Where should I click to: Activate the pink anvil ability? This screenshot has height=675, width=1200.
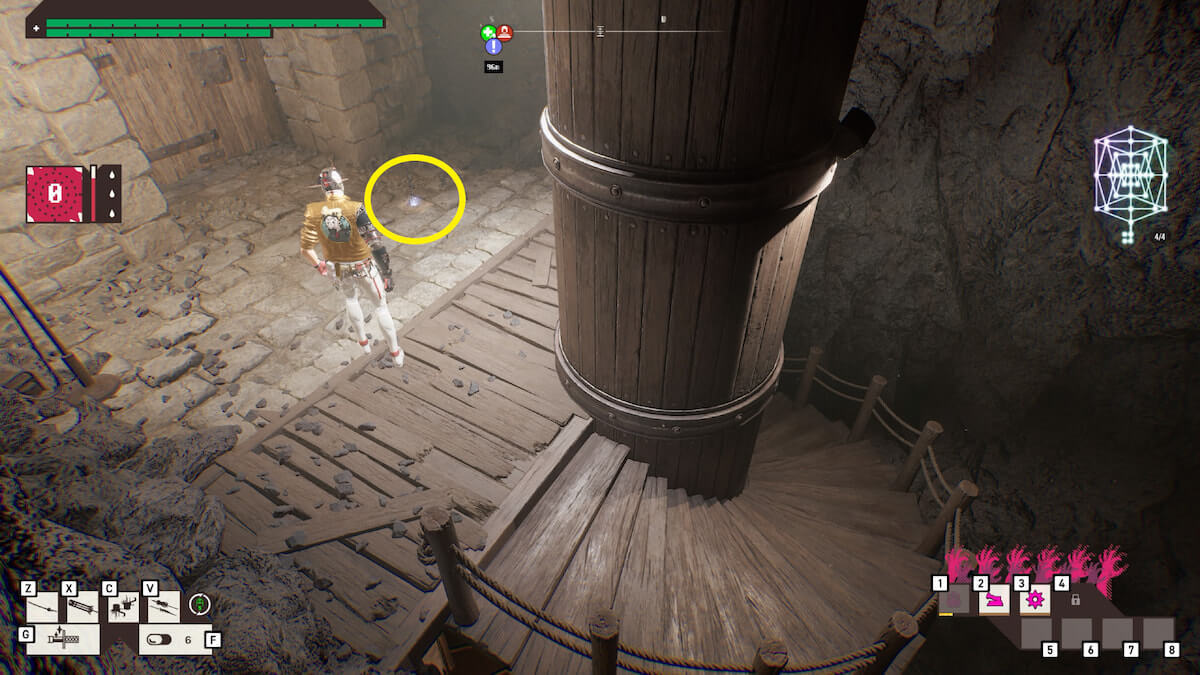(x=993, y=600)
